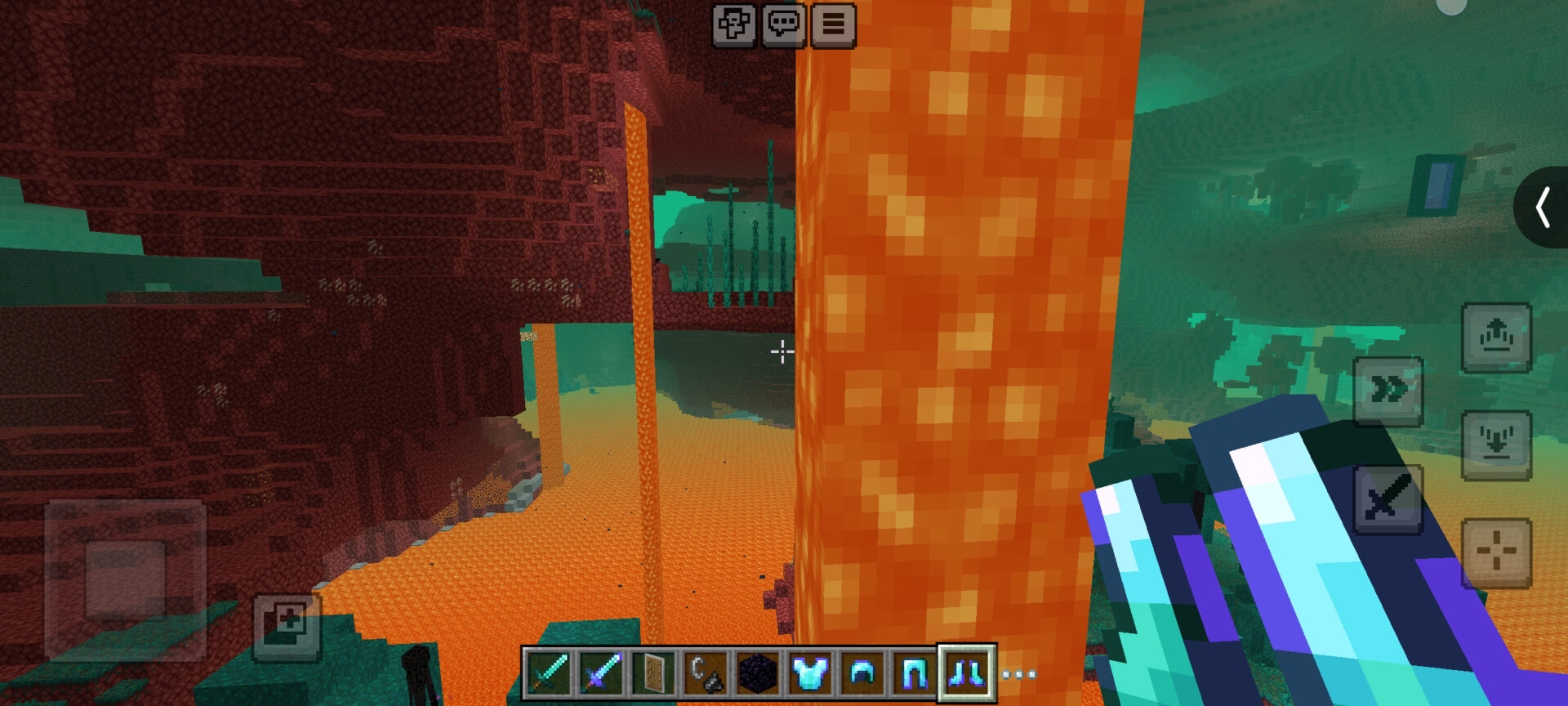Select the diamond sword hotbar slot
The width and height of the screenshot is (1568, 706).
pyautogui.click(x=548, y=673)
